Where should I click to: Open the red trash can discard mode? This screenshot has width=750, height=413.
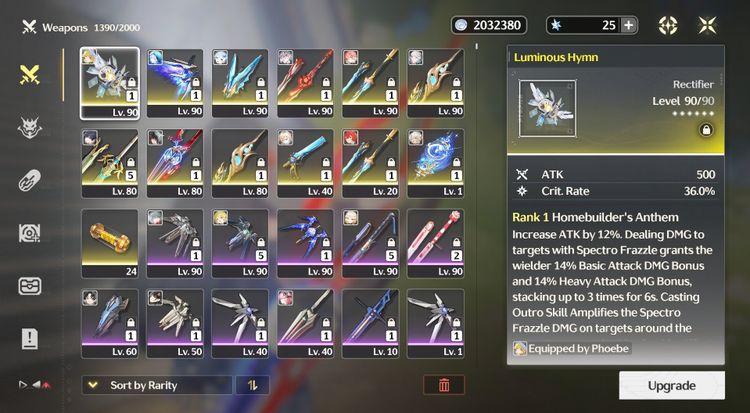444,385
